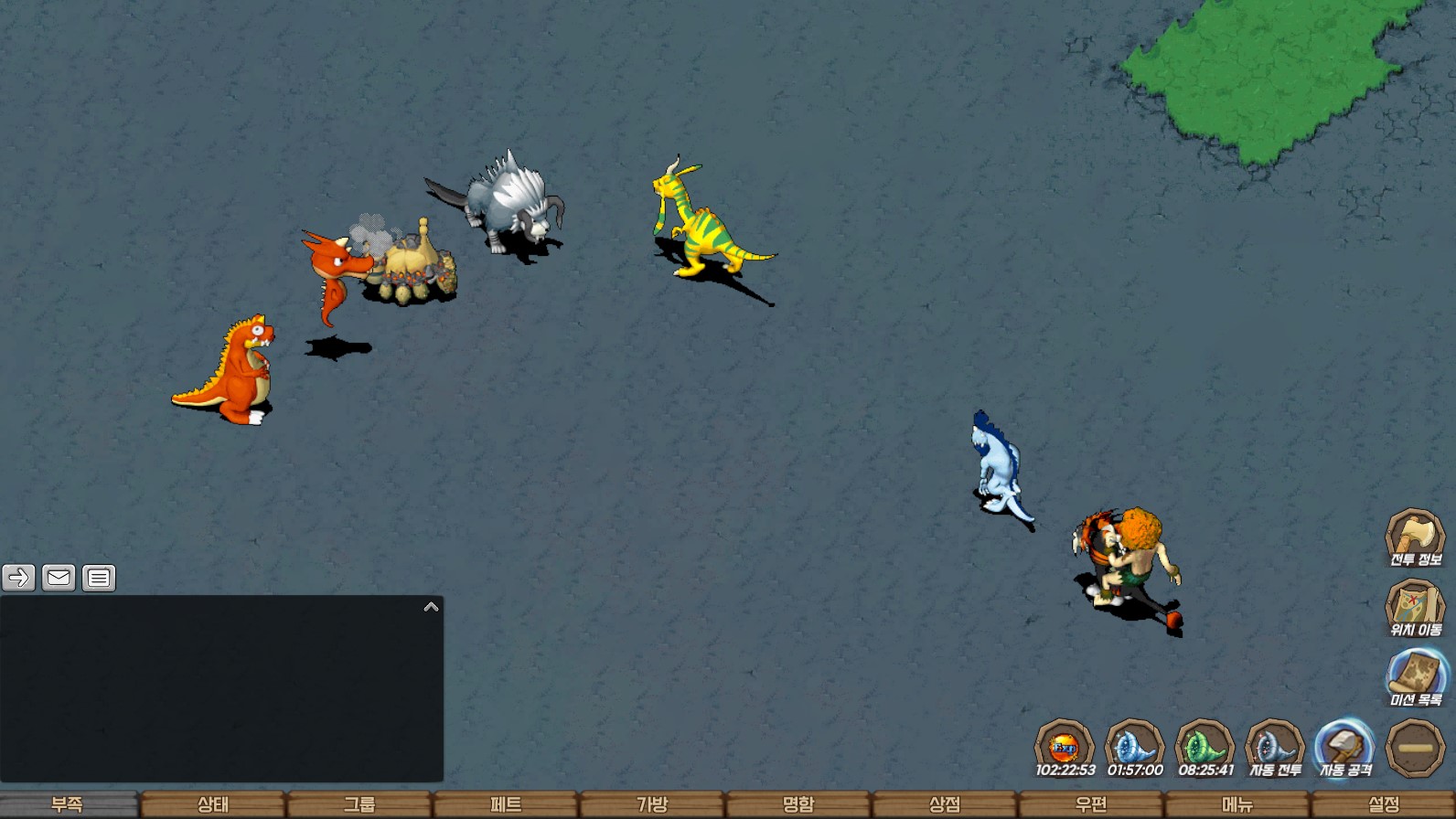Open the 상태 status menu
1456x819 pixels.
click(213, 804)
